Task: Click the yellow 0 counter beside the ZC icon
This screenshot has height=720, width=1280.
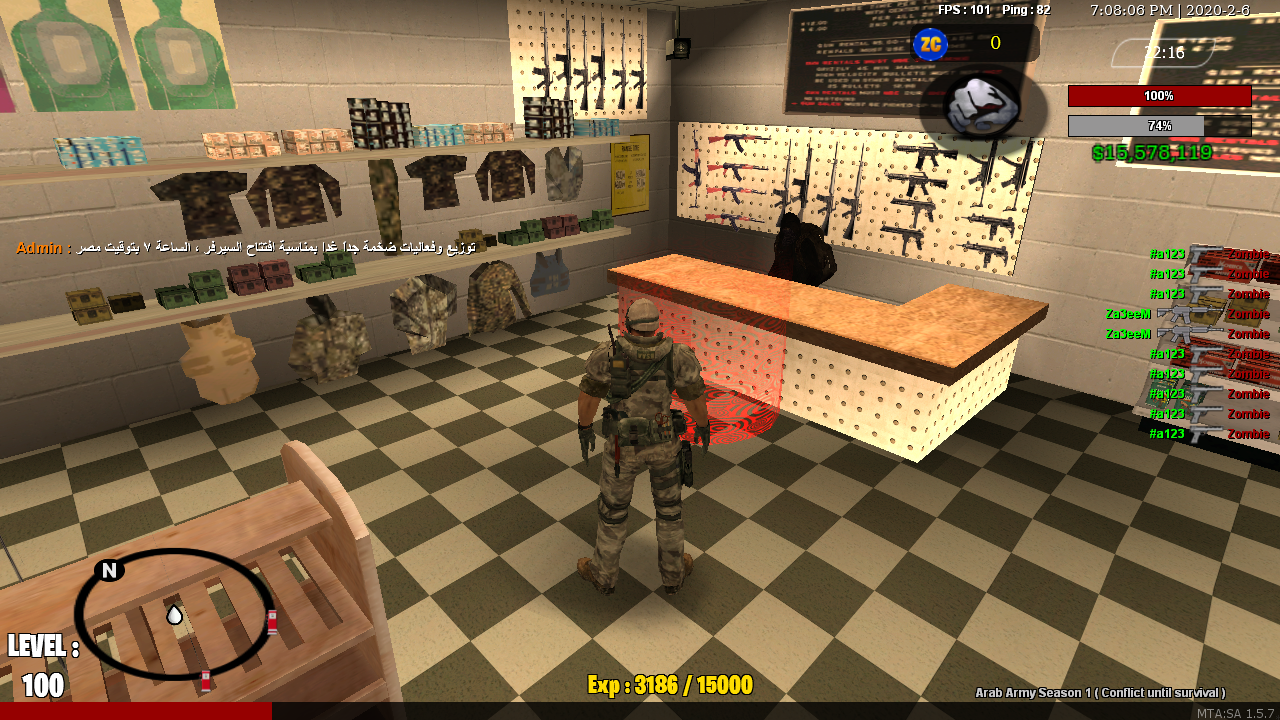Action: tap(993, 43)
